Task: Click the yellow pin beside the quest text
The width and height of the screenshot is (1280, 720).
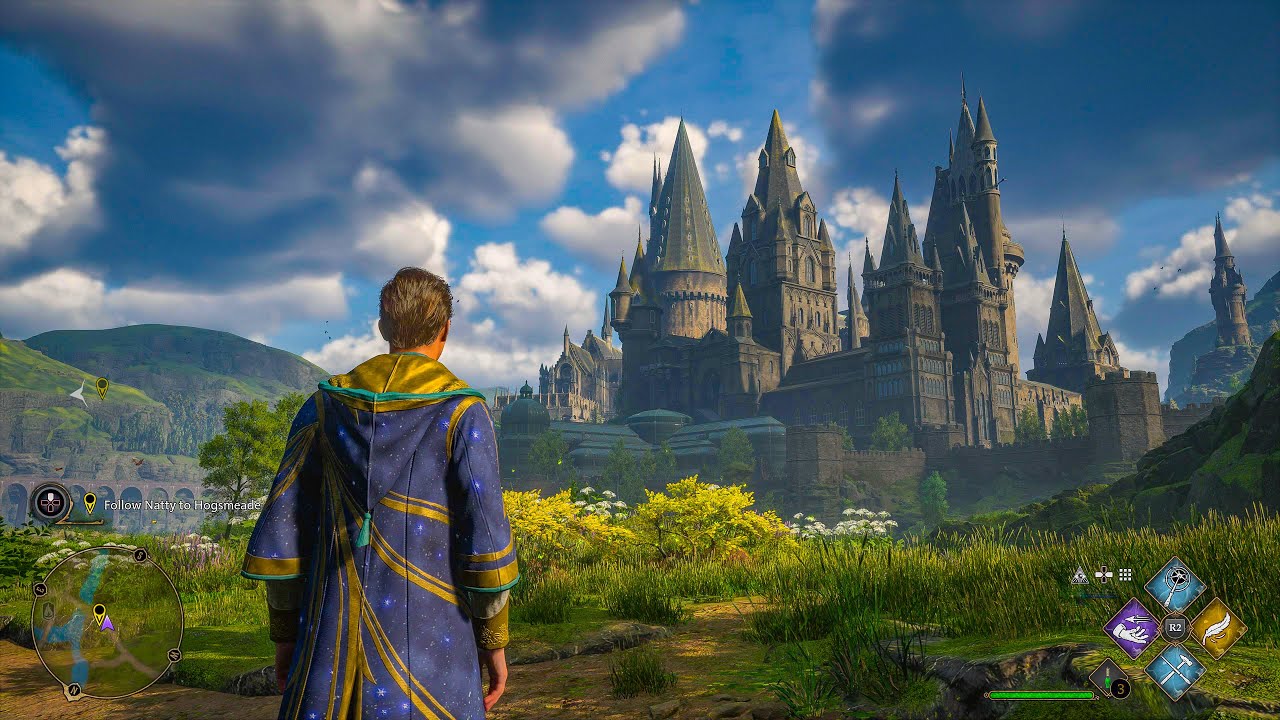Action: pos(90,503)
